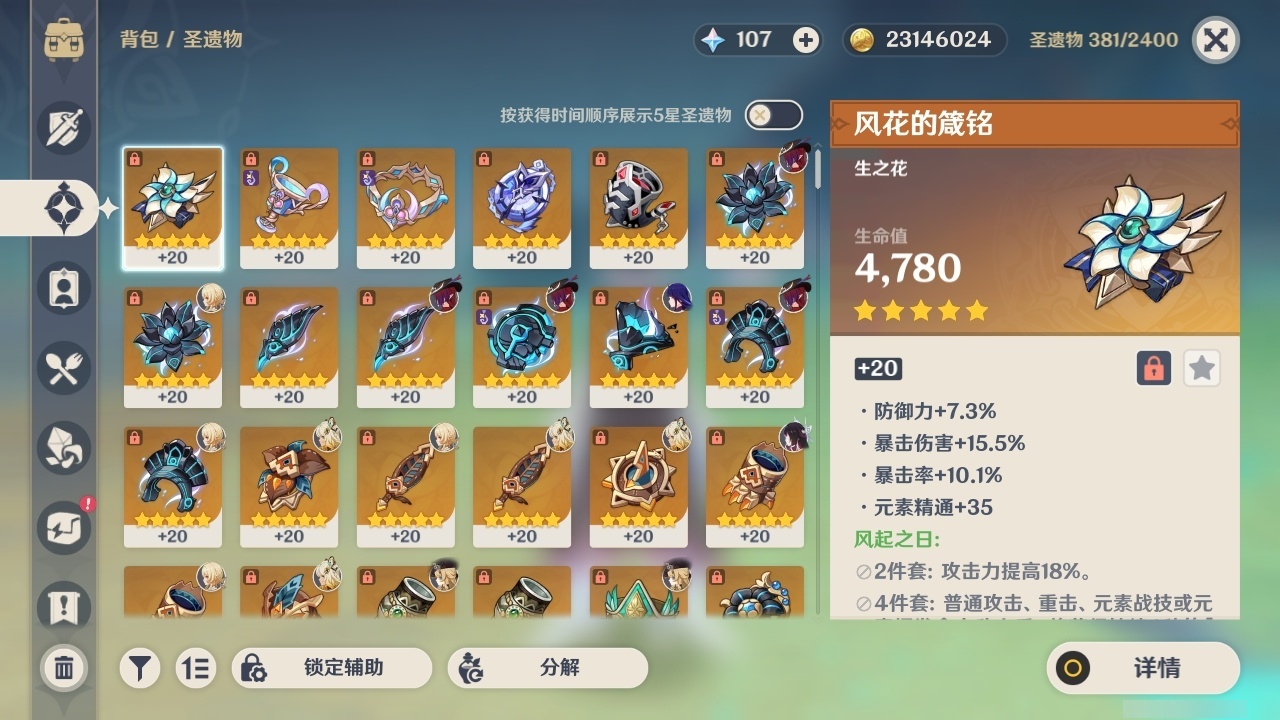The height and width of the screenshot is (720, 1280).
Task: Open the backpack icon at top left
Action: point(62,37)
